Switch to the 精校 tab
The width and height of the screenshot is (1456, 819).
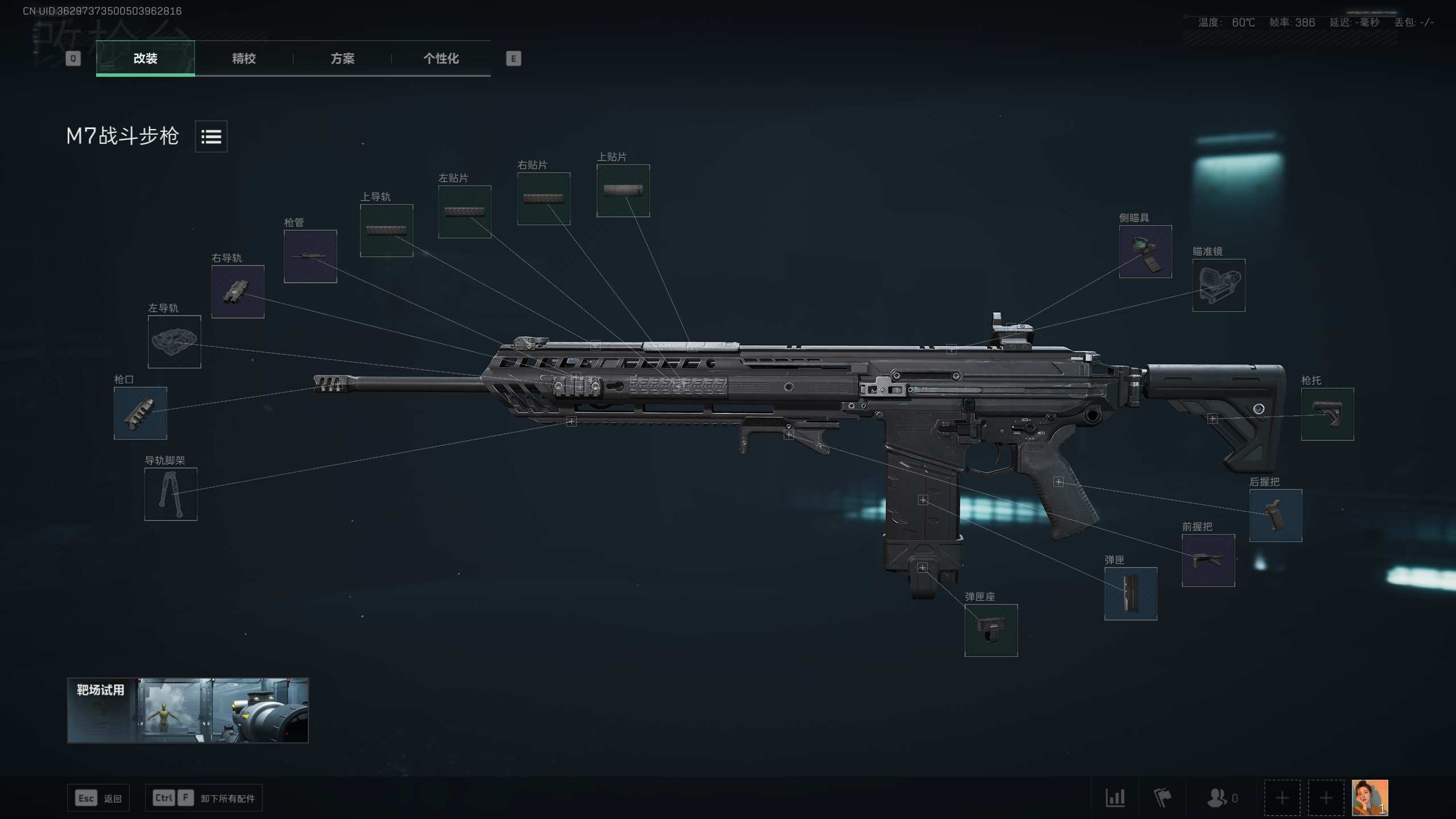243,58
